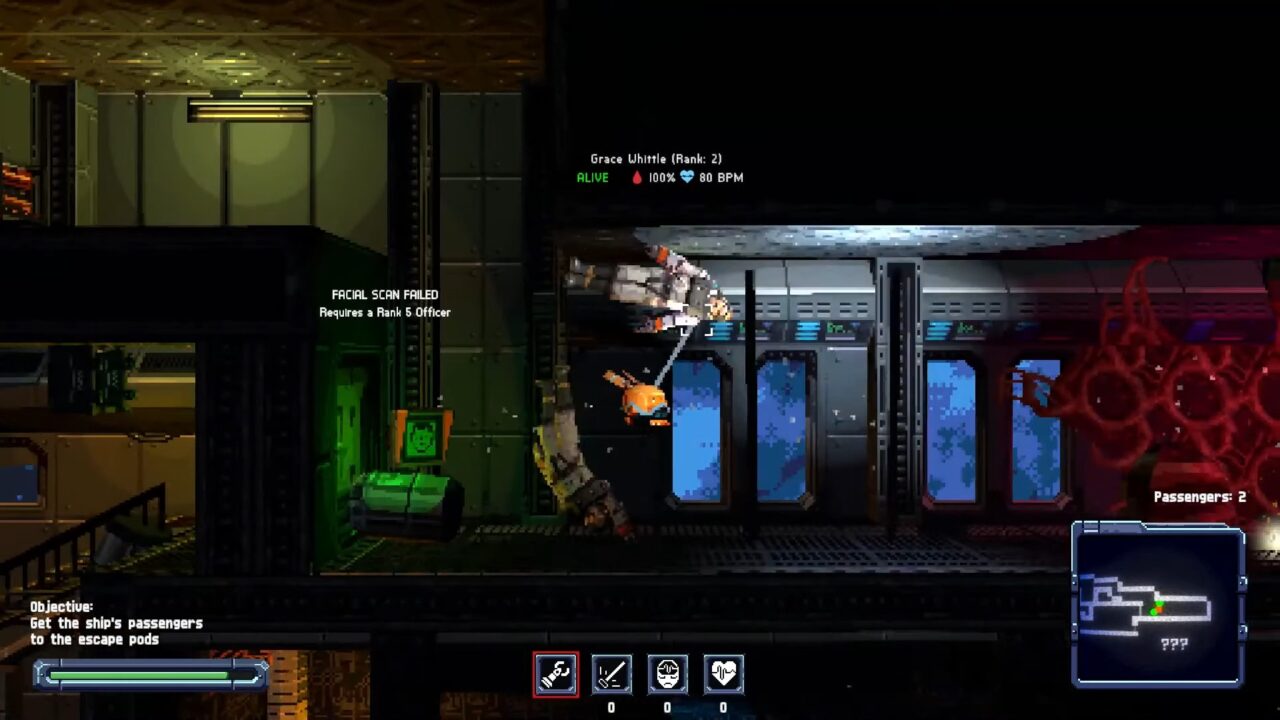Choose the syringe tool slot
The image size is (1280, 720).
(x=611, y=674)
